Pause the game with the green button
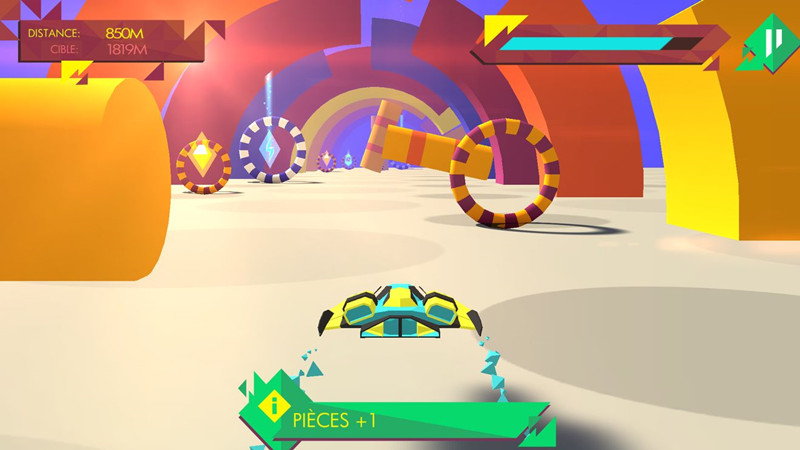The width and height of the screenshot is (800, 450). coord(768,43)
